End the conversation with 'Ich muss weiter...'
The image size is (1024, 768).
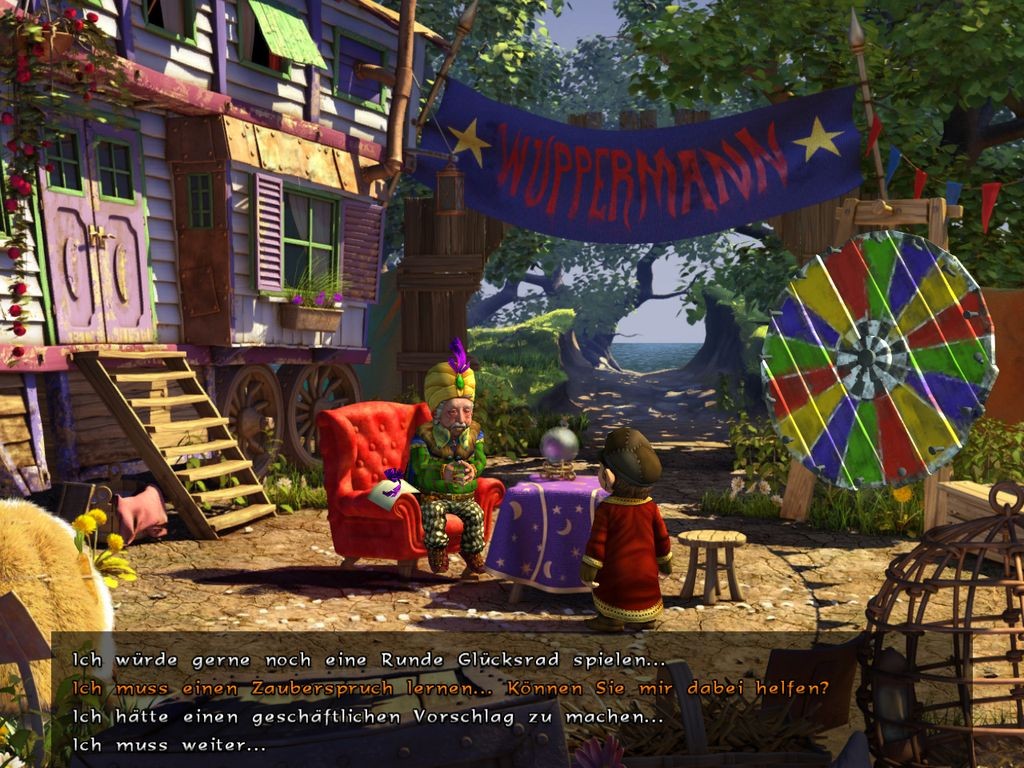click(169, 745)
